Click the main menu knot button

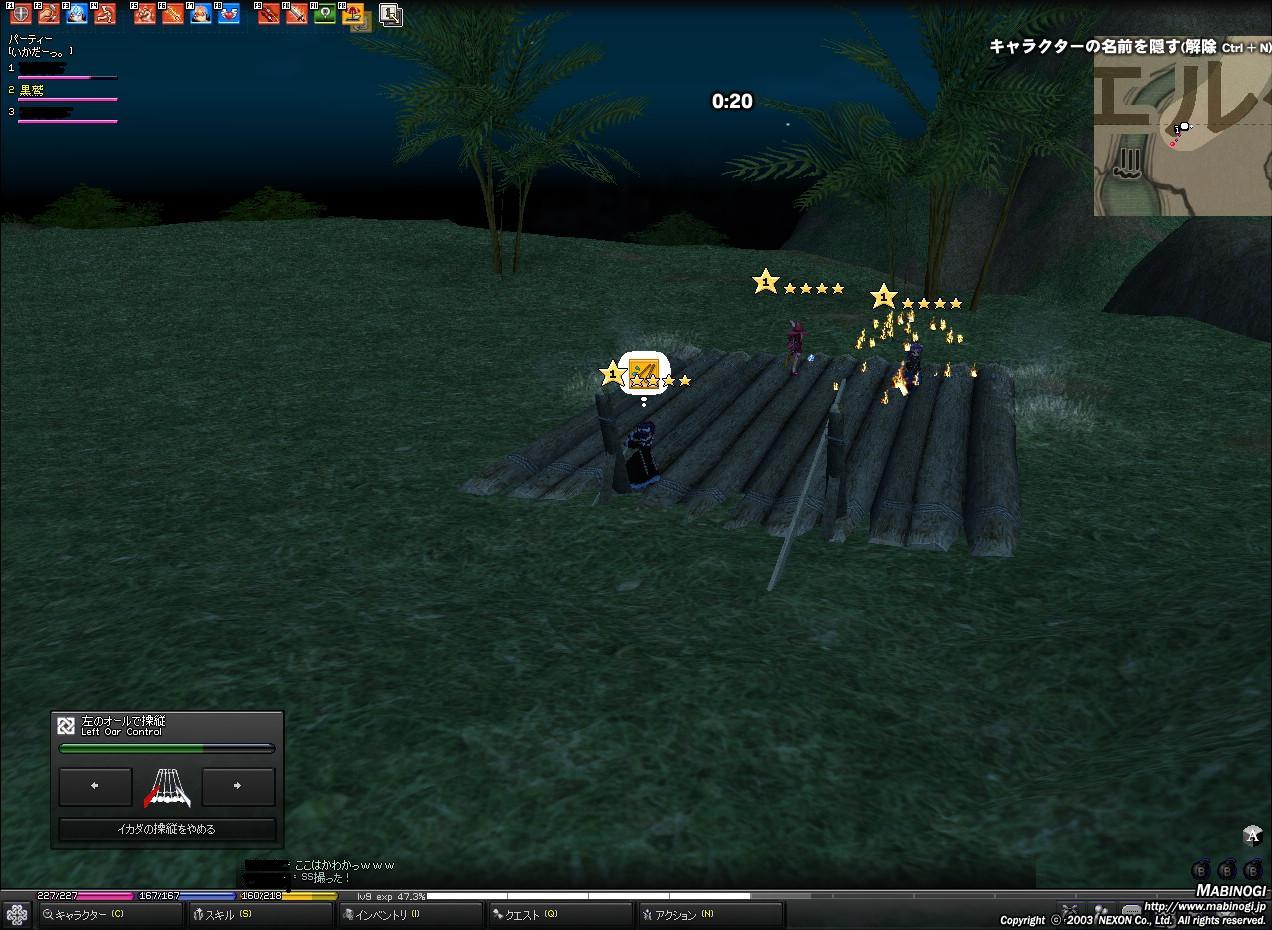16,914
